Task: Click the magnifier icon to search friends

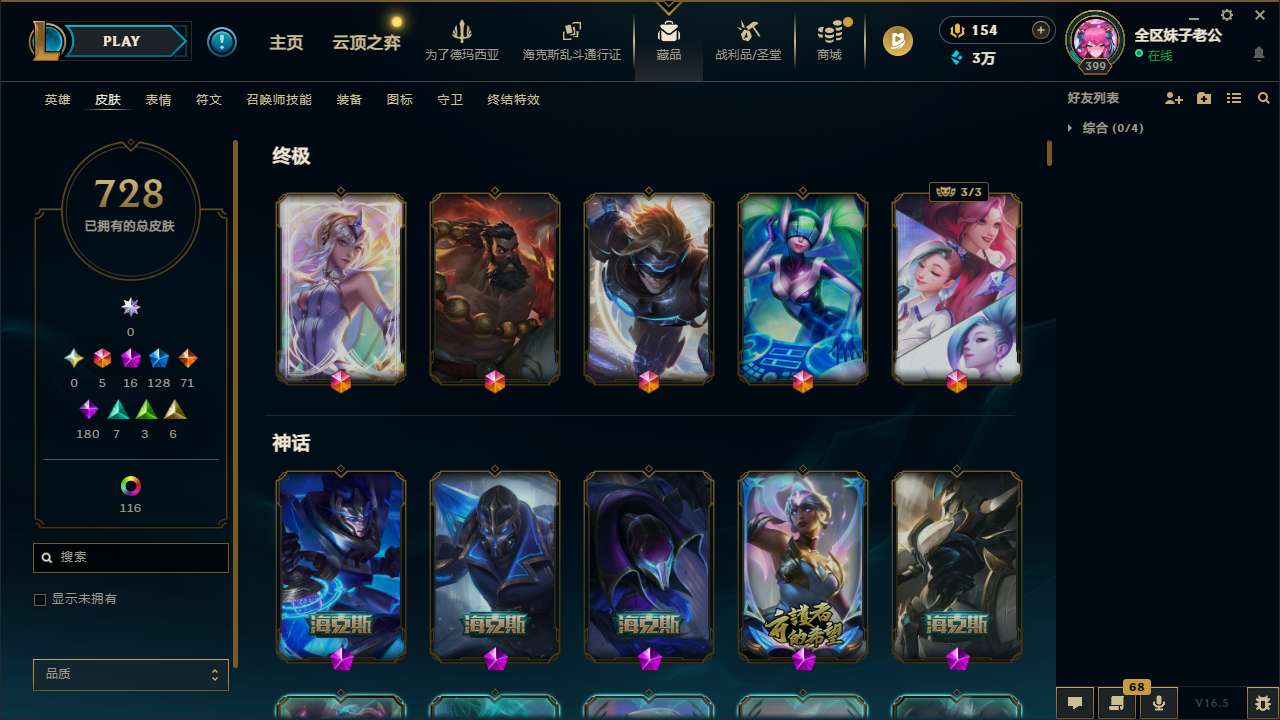Action: click(1263, 98)
